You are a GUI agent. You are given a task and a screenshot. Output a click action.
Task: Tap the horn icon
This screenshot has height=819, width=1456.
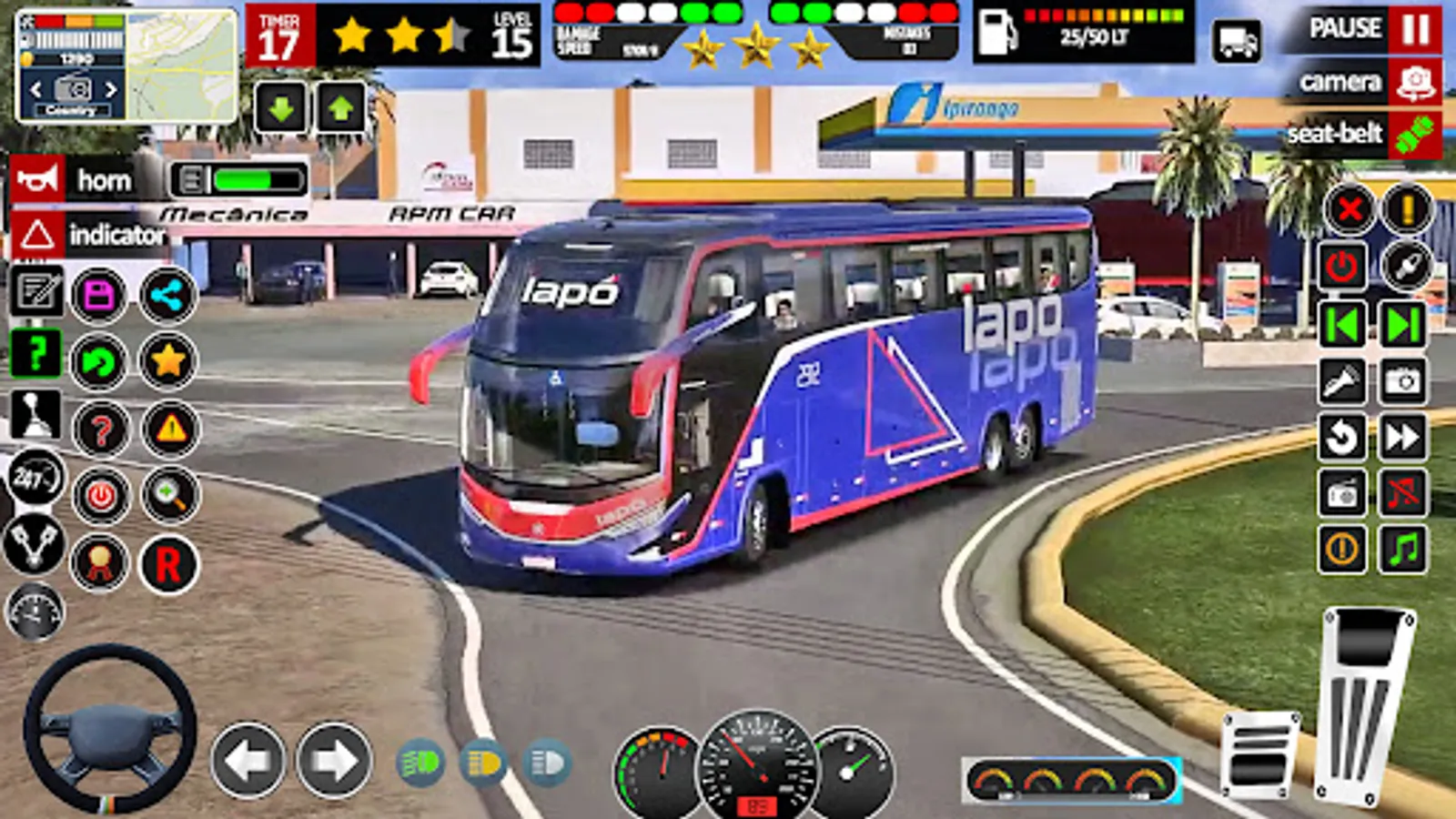36,178
